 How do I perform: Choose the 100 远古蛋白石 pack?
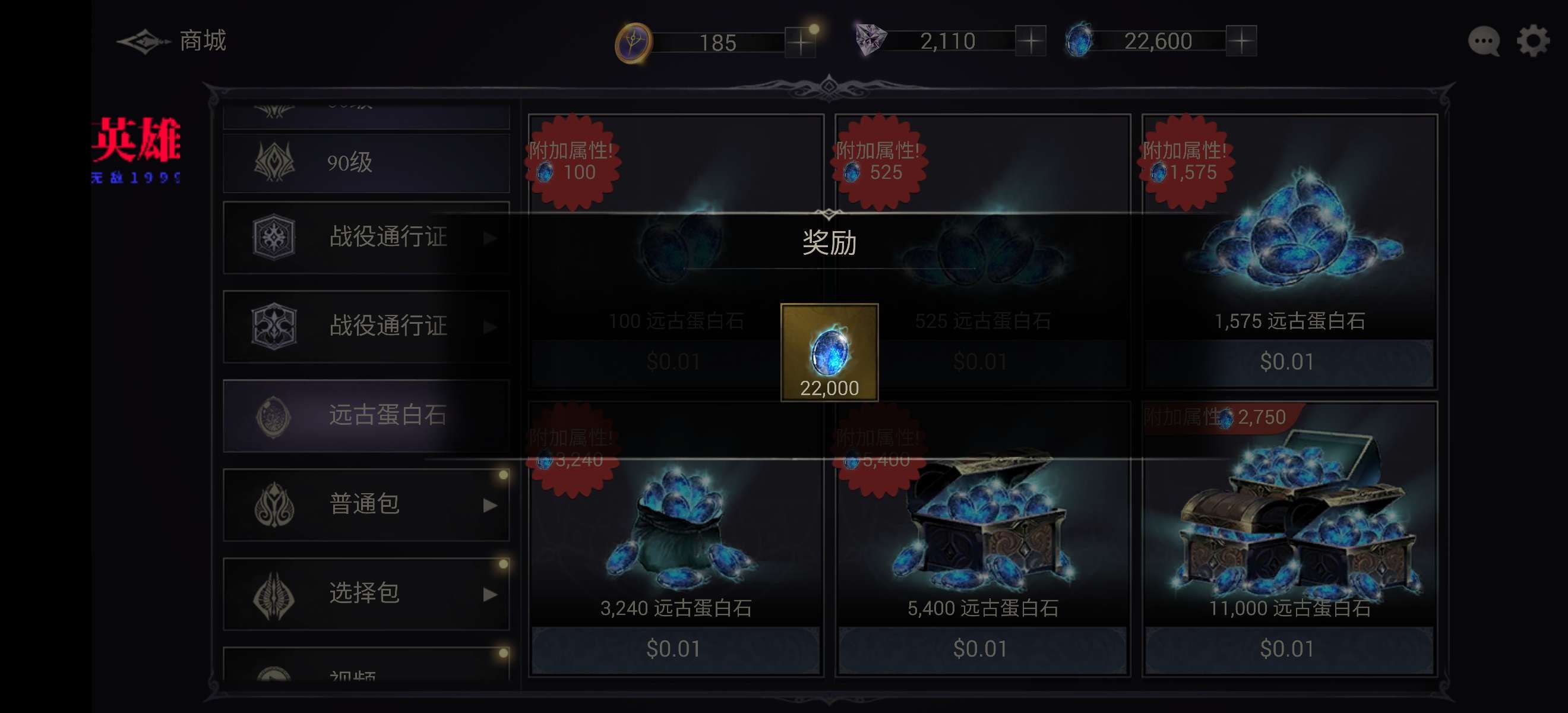click(x=675, y=361)
